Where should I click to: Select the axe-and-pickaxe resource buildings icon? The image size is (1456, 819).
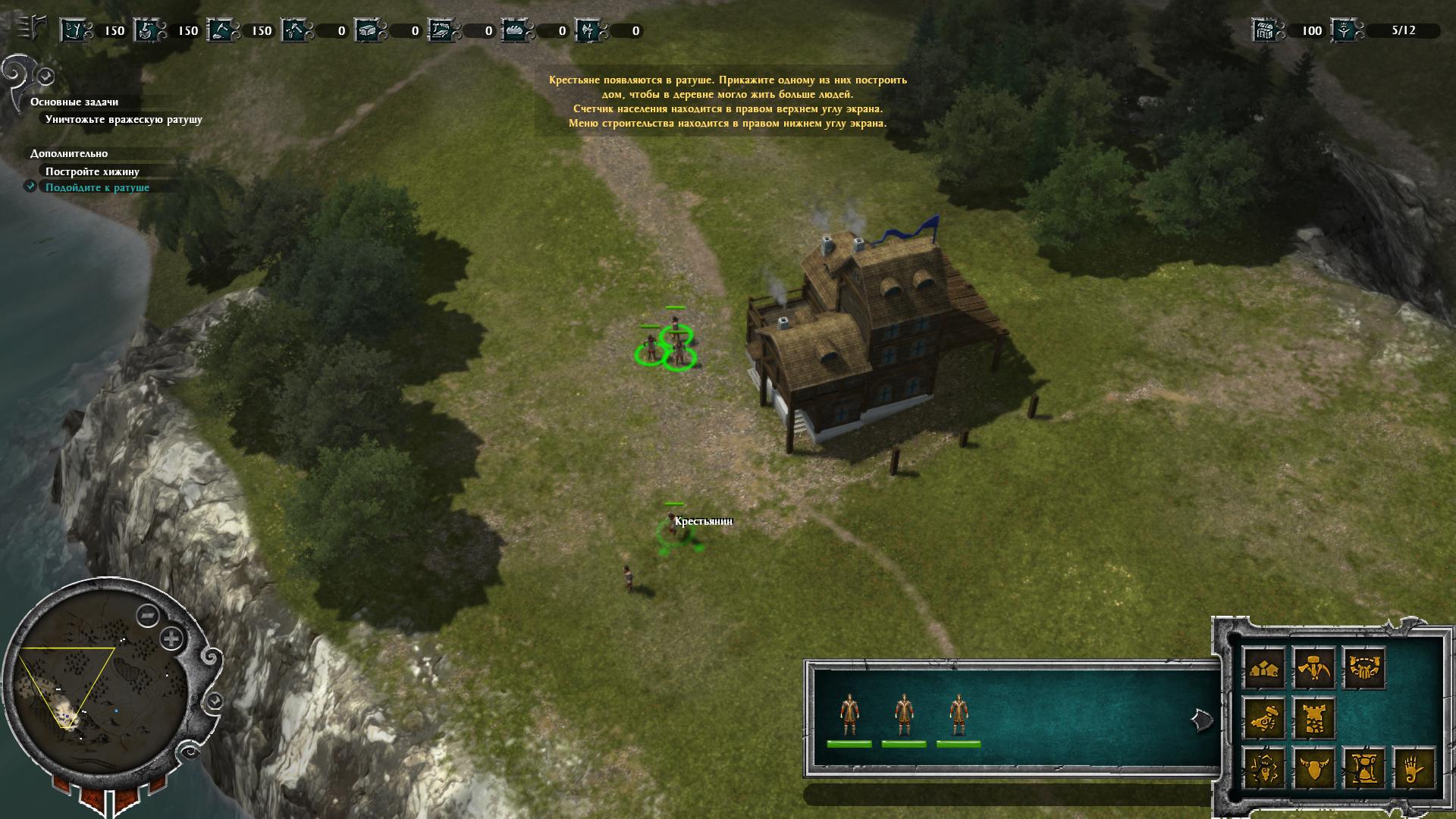tap(1313, 668)
